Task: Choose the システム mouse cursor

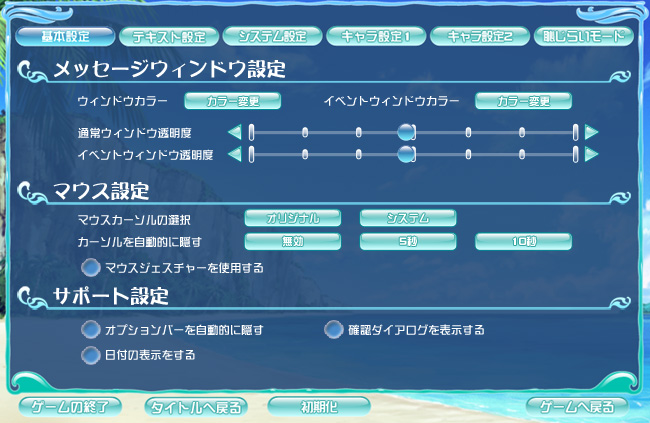Action: click(x=408, y=218)
